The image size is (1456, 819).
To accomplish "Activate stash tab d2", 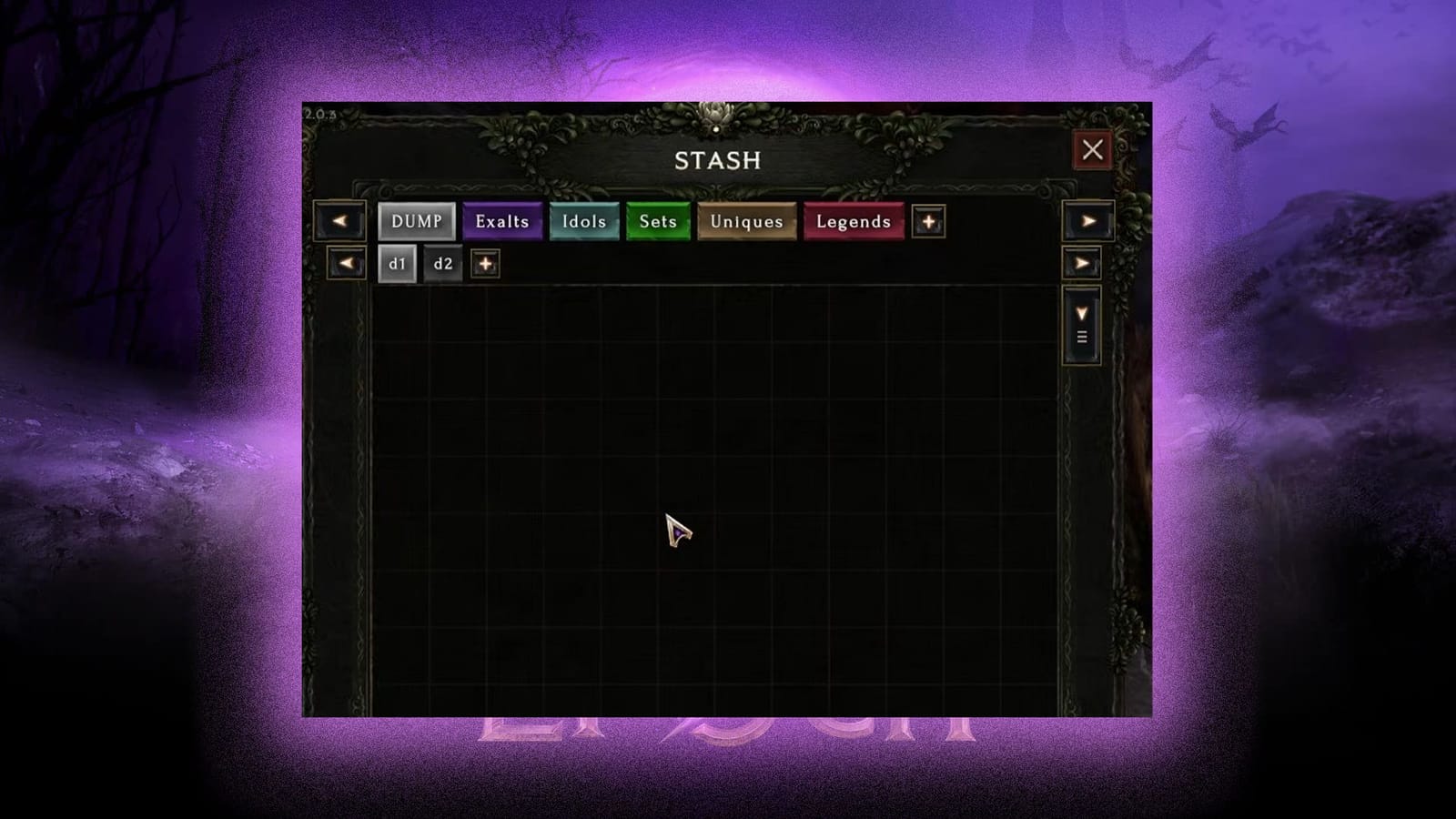I will pos(443,264).
